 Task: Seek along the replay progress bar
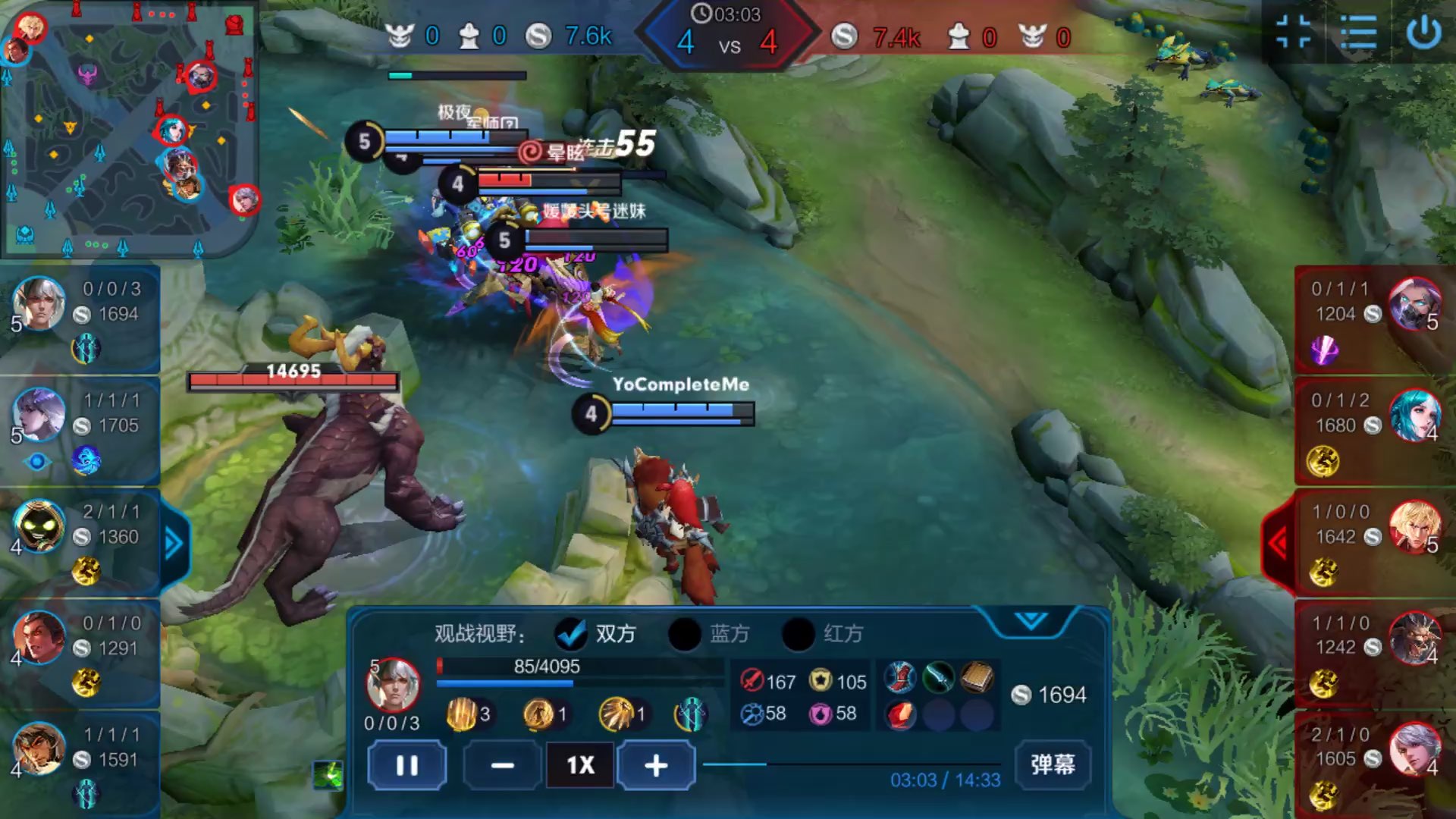coord(849,764)
